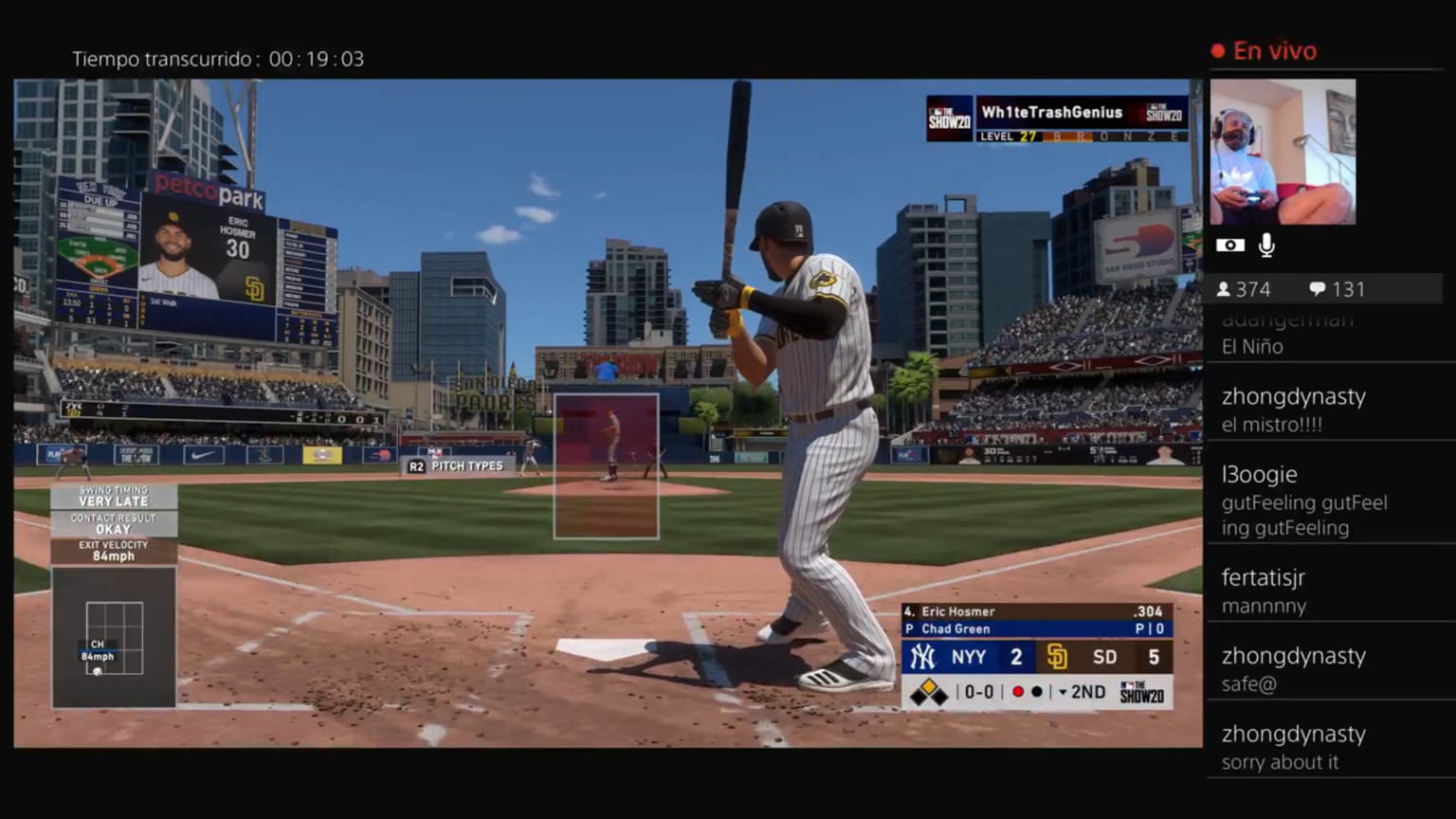Toggle the red live En vivo indicator
The width and height of the screenshot is (1456, 819).
[1263, 50]
